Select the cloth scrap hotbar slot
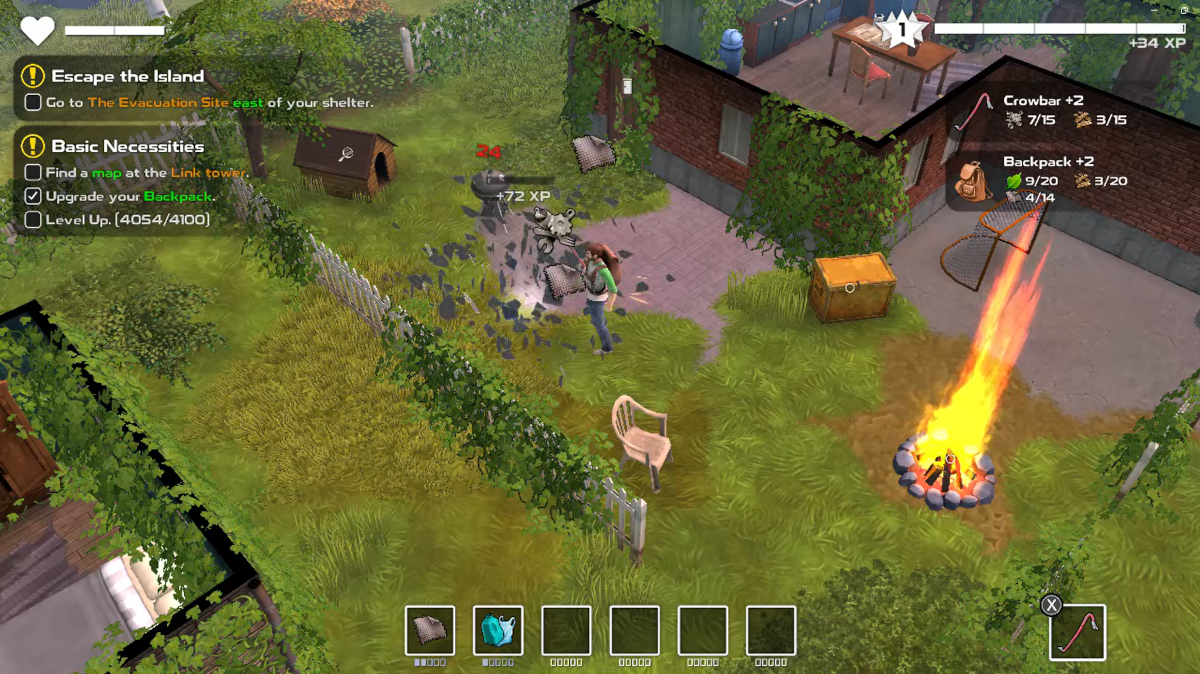Image resolution: width=1200 pixels, height=674 pixels. (430, 631)
